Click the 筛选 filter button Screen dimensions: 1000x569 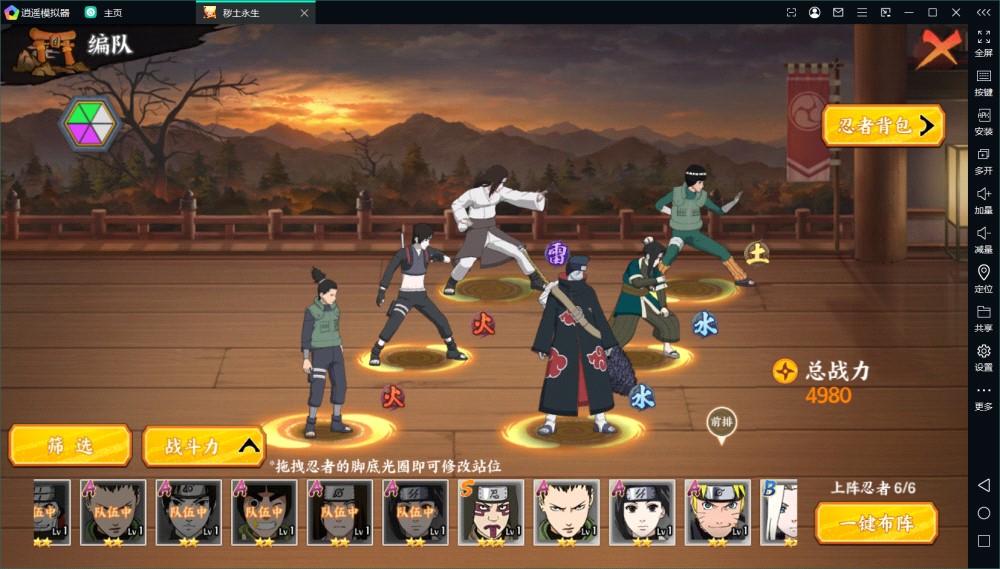70,446
